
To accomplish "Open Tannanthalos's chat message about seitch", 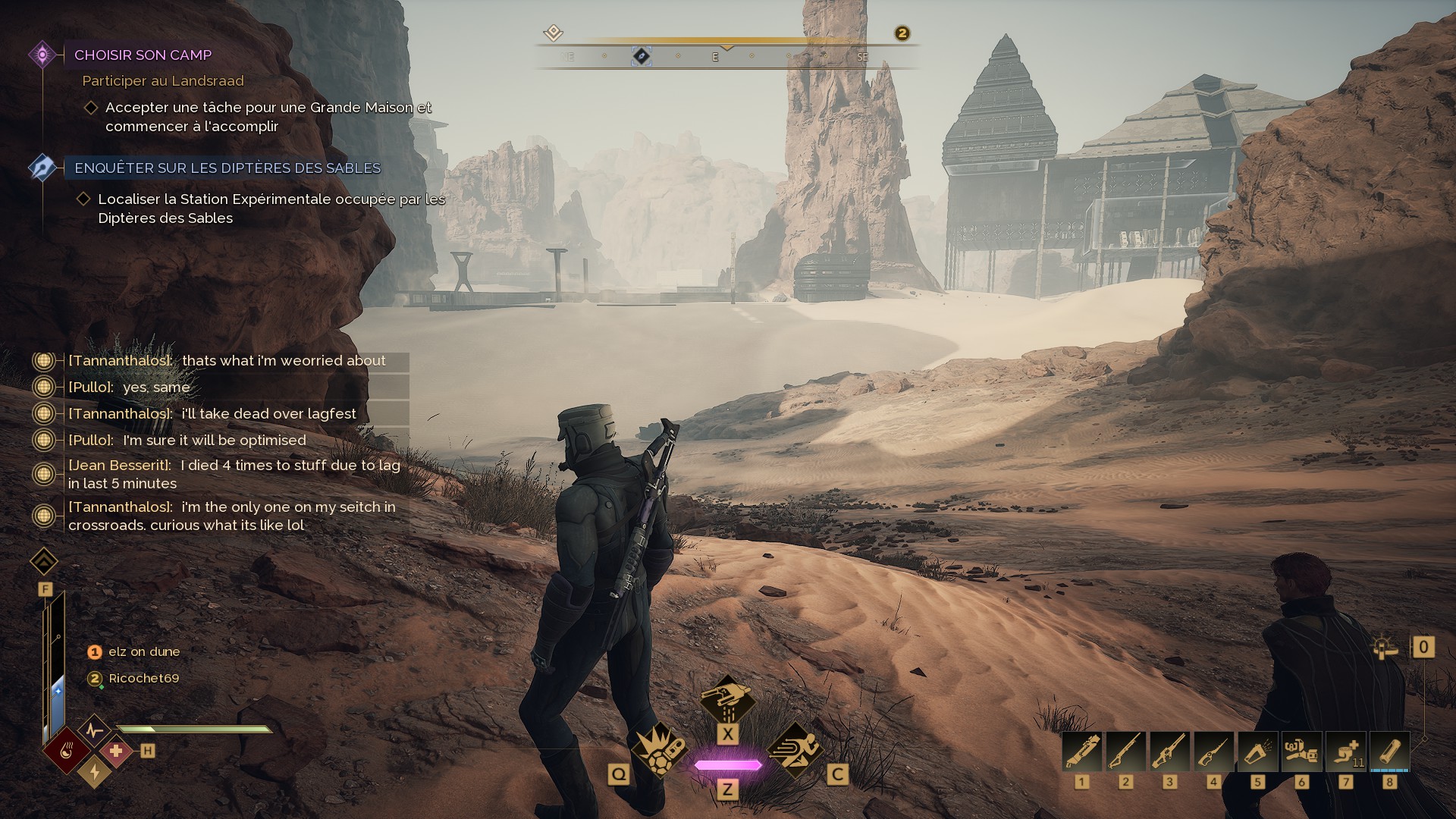I will click(231, 516).
